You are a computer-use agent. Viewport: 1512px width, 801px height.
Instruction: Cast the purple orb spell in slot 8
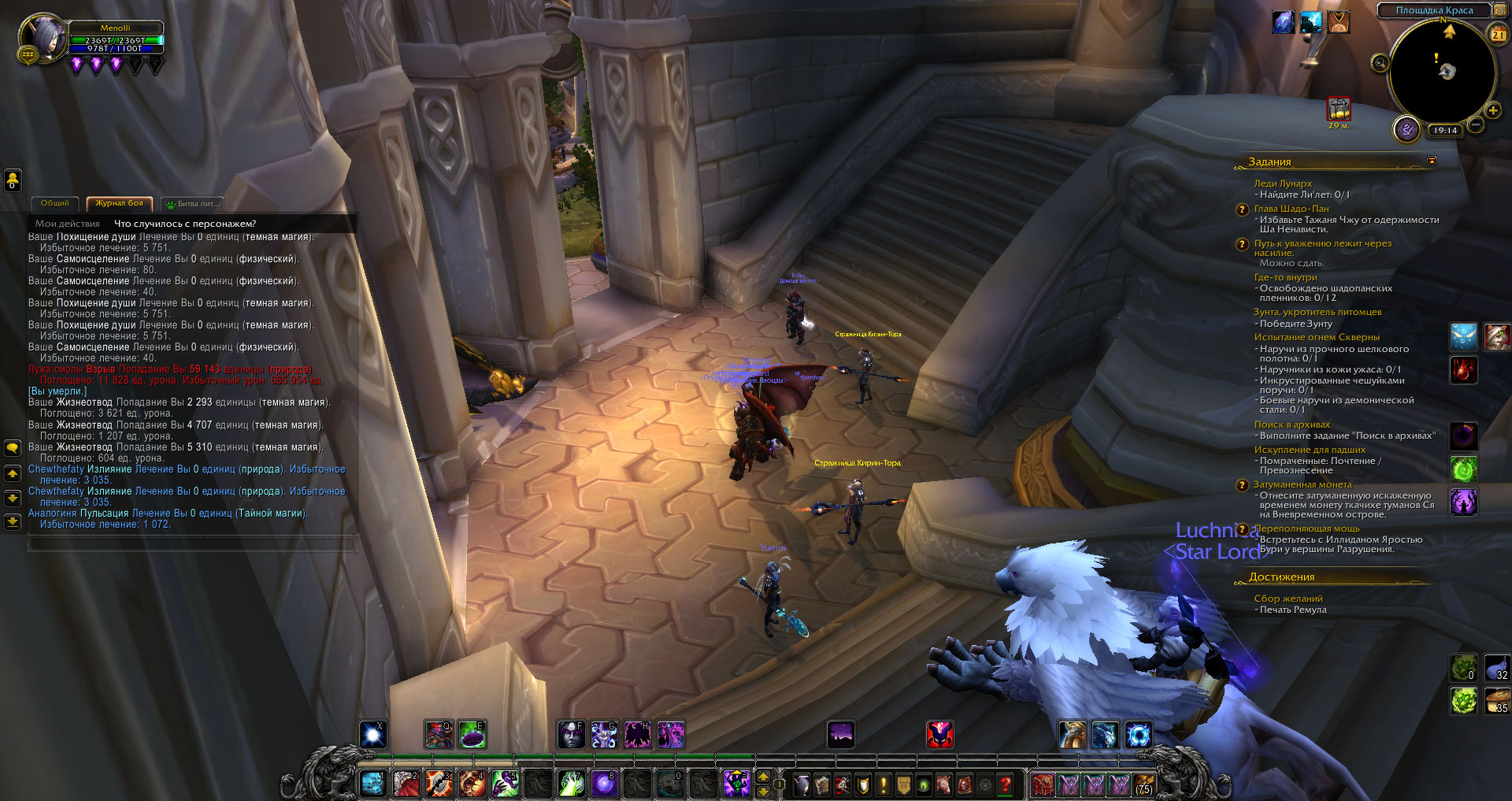[604, 784]
